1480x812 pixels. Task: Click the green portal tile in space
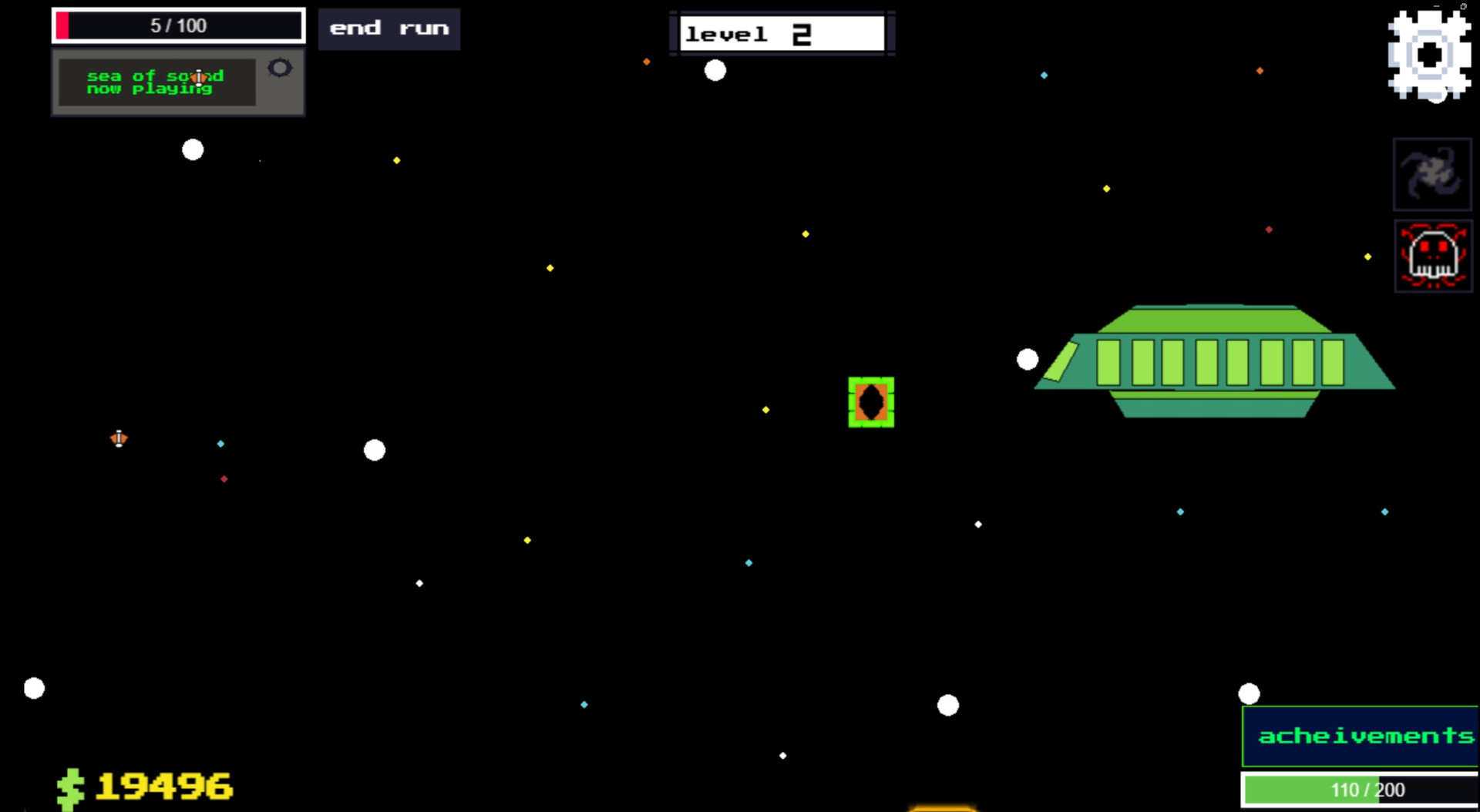871,403
